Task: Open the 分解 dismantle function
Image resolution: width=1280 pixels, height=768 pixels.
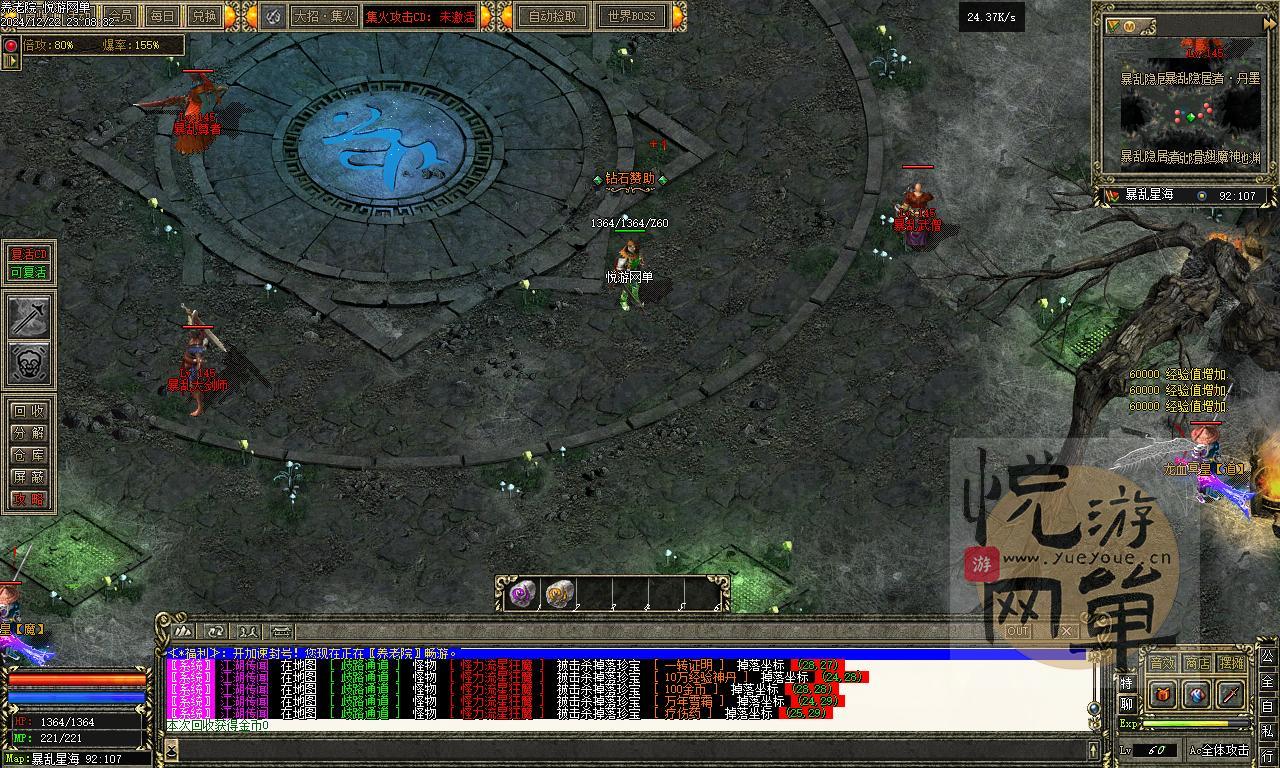Action: pos(29,433)
